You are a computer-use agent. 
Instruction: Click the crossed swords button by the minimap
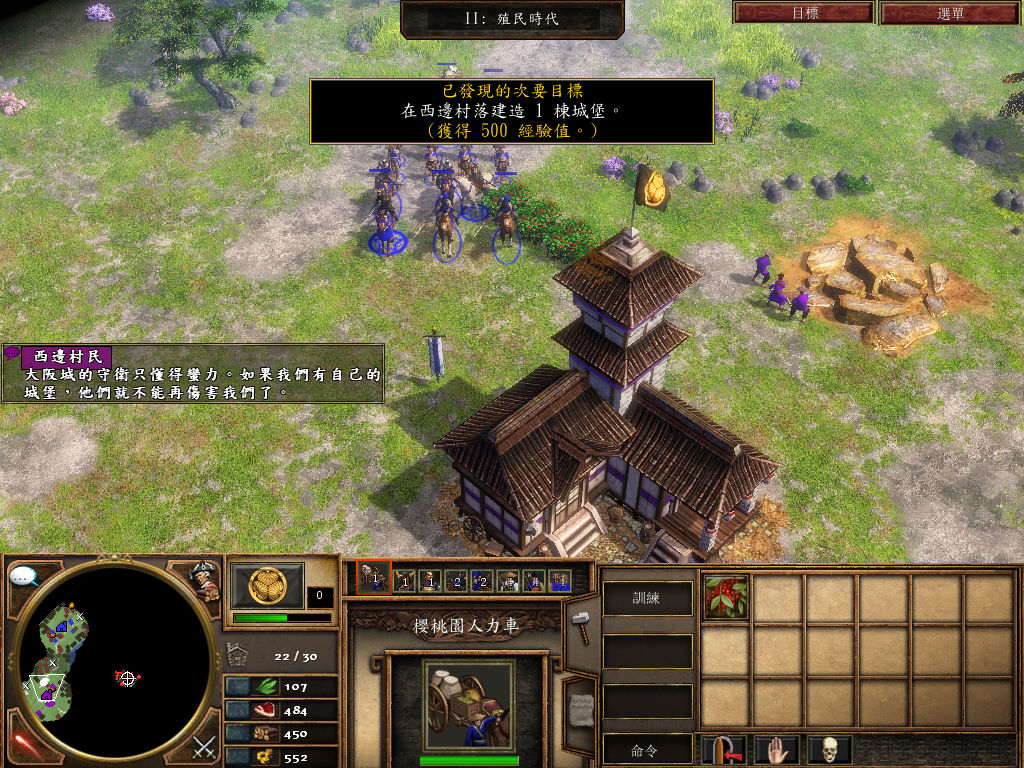coord(205,745)
